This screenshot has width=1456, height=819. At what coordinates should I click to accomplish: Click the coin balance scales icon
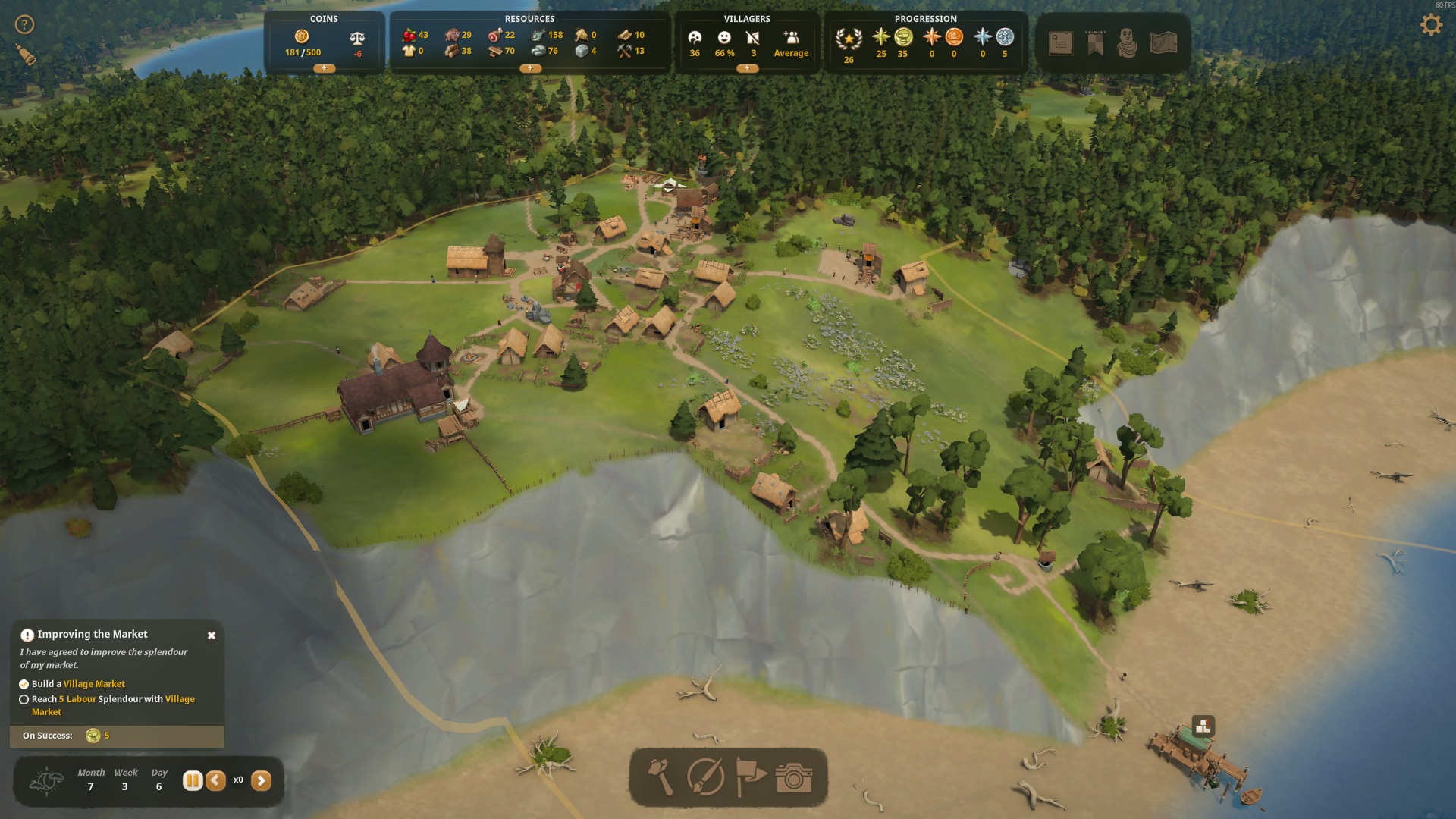(357, 38)
